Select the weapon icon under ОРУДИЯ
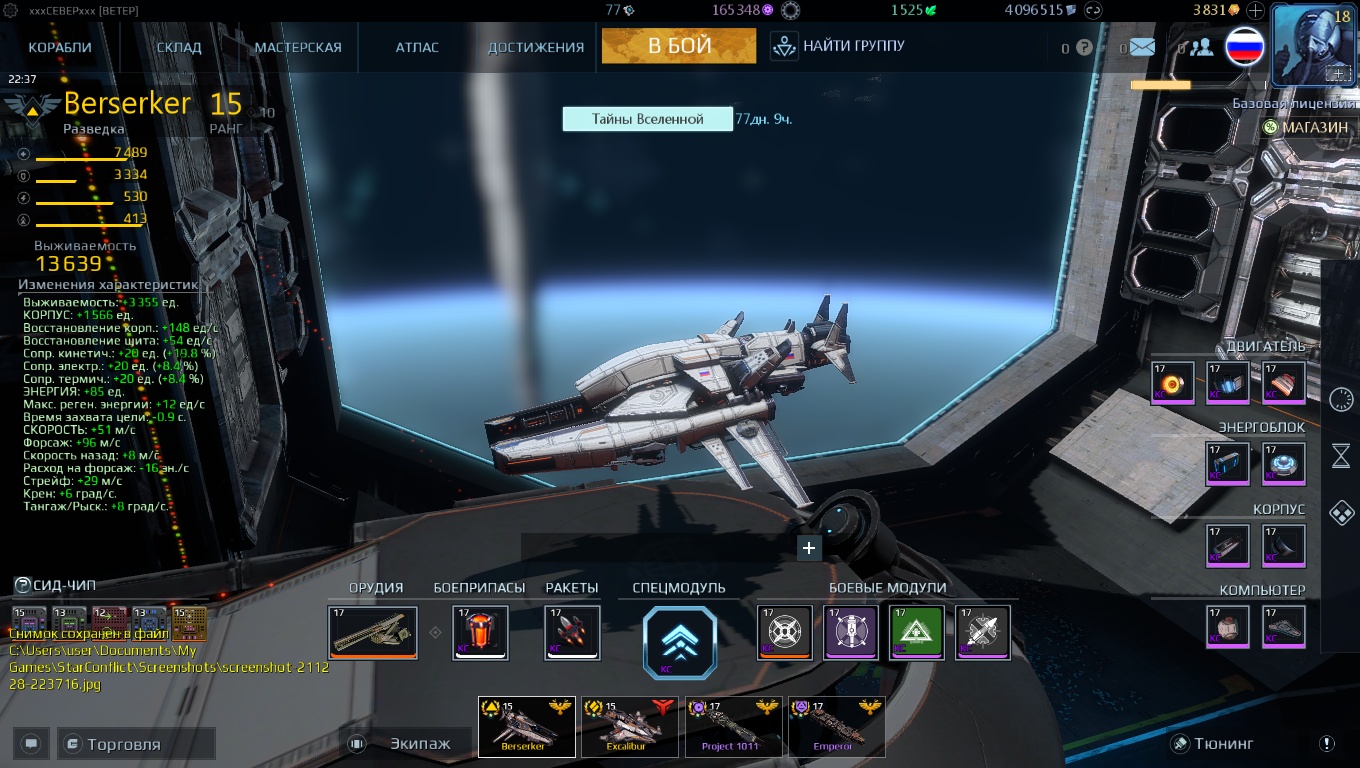This screenshot has width=1360, height=768. point(372,633)
